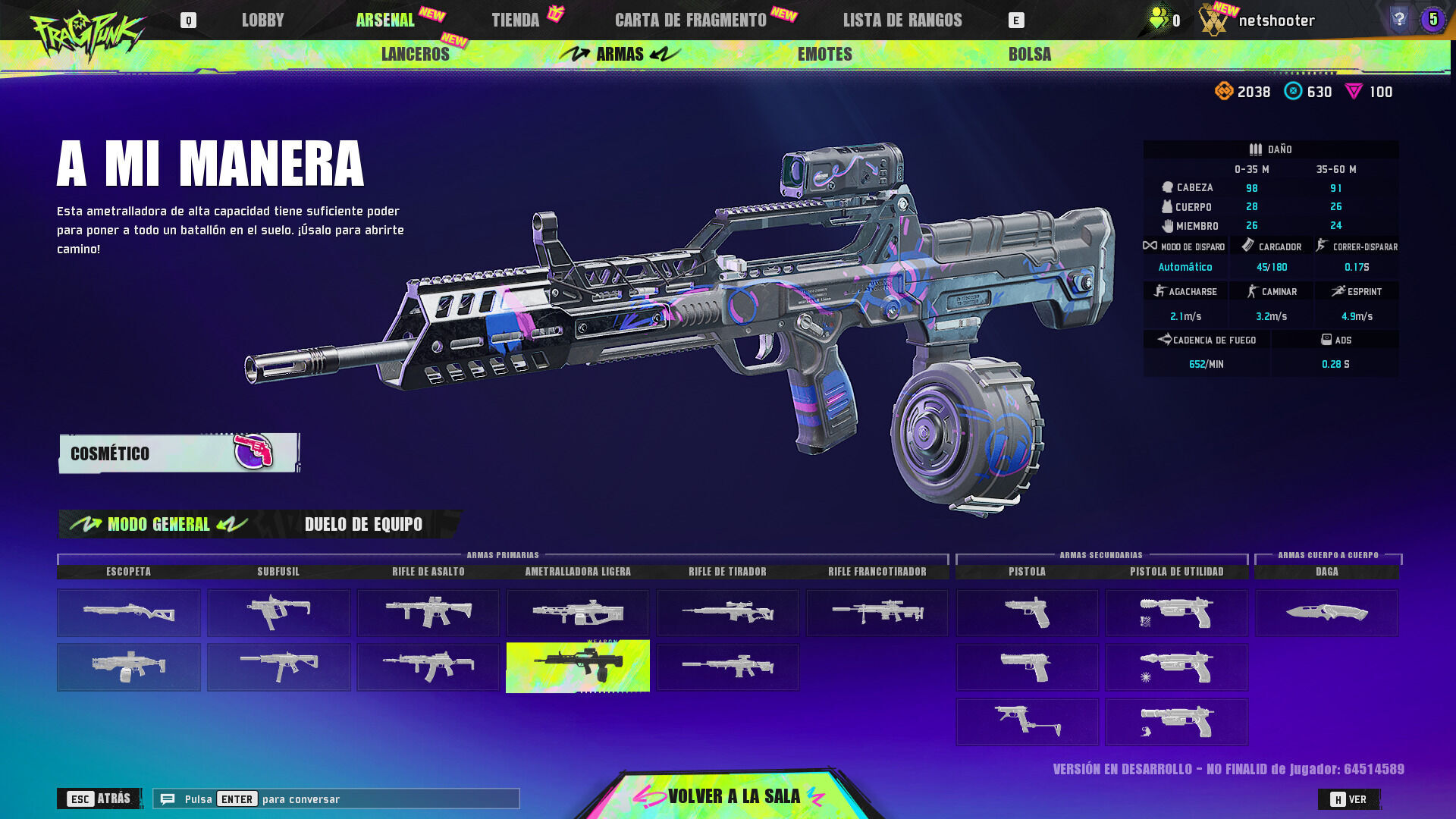
Task: Select the highlighted drum-mag machine gun slot
Action: [x=578, y=667]
